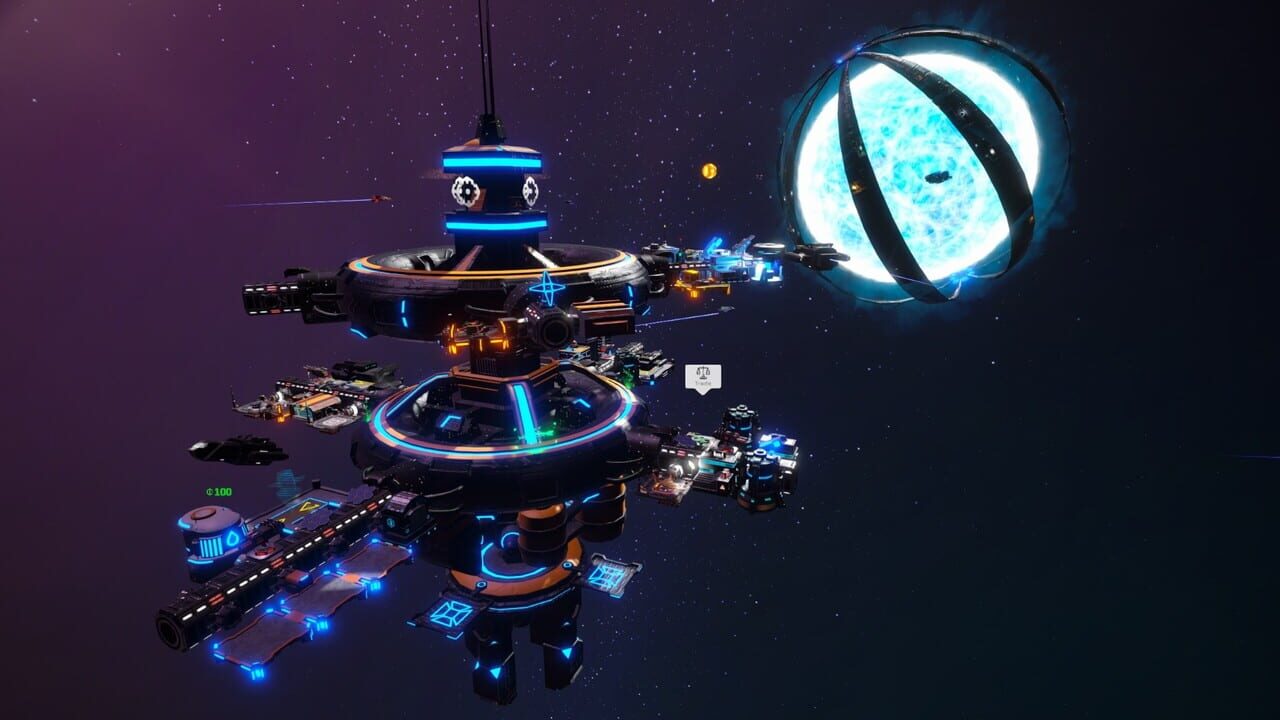Image resolution: width=1280 pixels, height=720 pixels.
Task: Click the yellow arrow marker on the landing pad
Action: coord(309,507)
